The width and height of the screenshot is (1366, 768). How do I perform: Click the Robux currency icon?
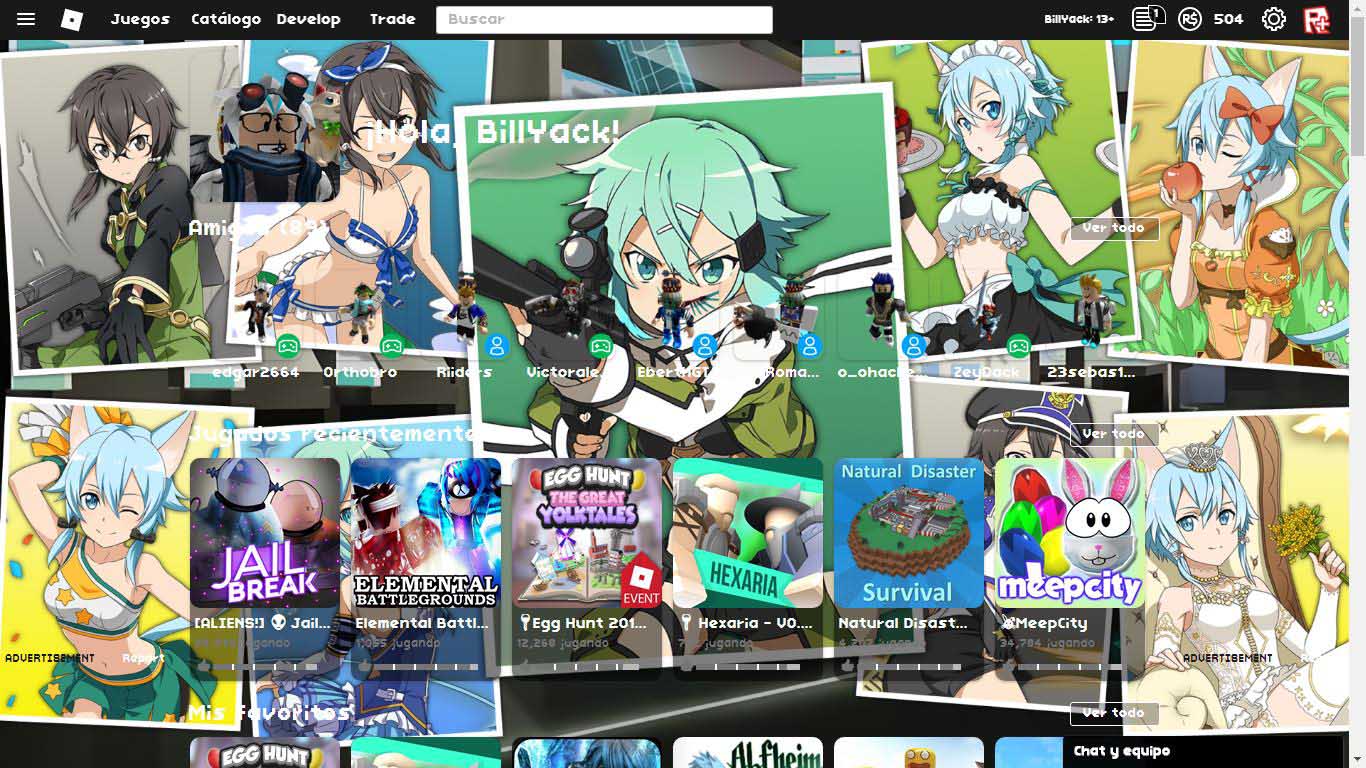pyautogui.click(x=1189, y=17)
